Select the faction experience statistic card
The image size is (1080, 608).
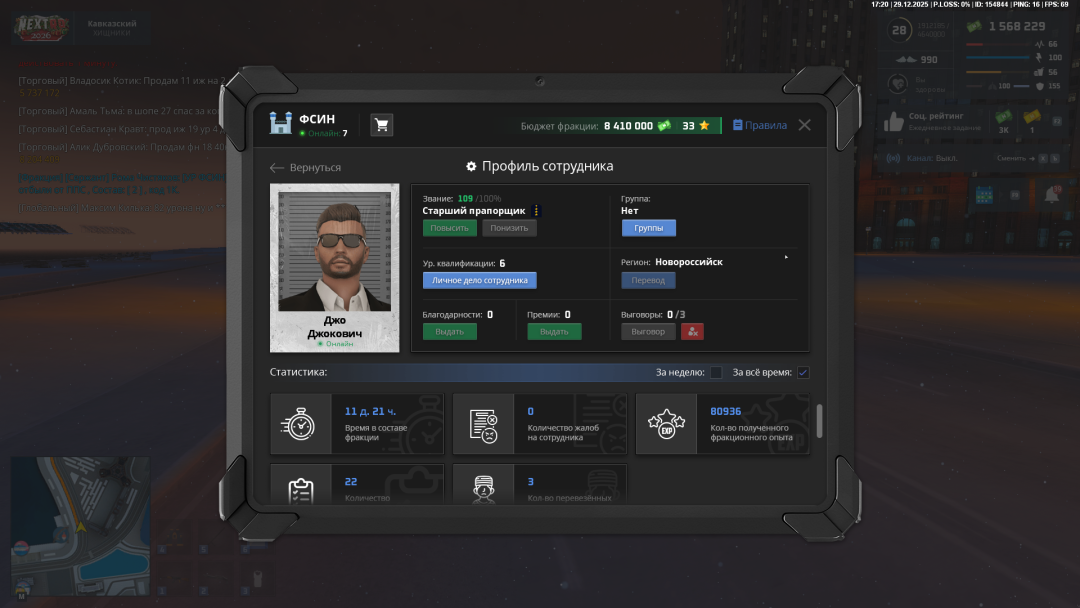point(722,424)
